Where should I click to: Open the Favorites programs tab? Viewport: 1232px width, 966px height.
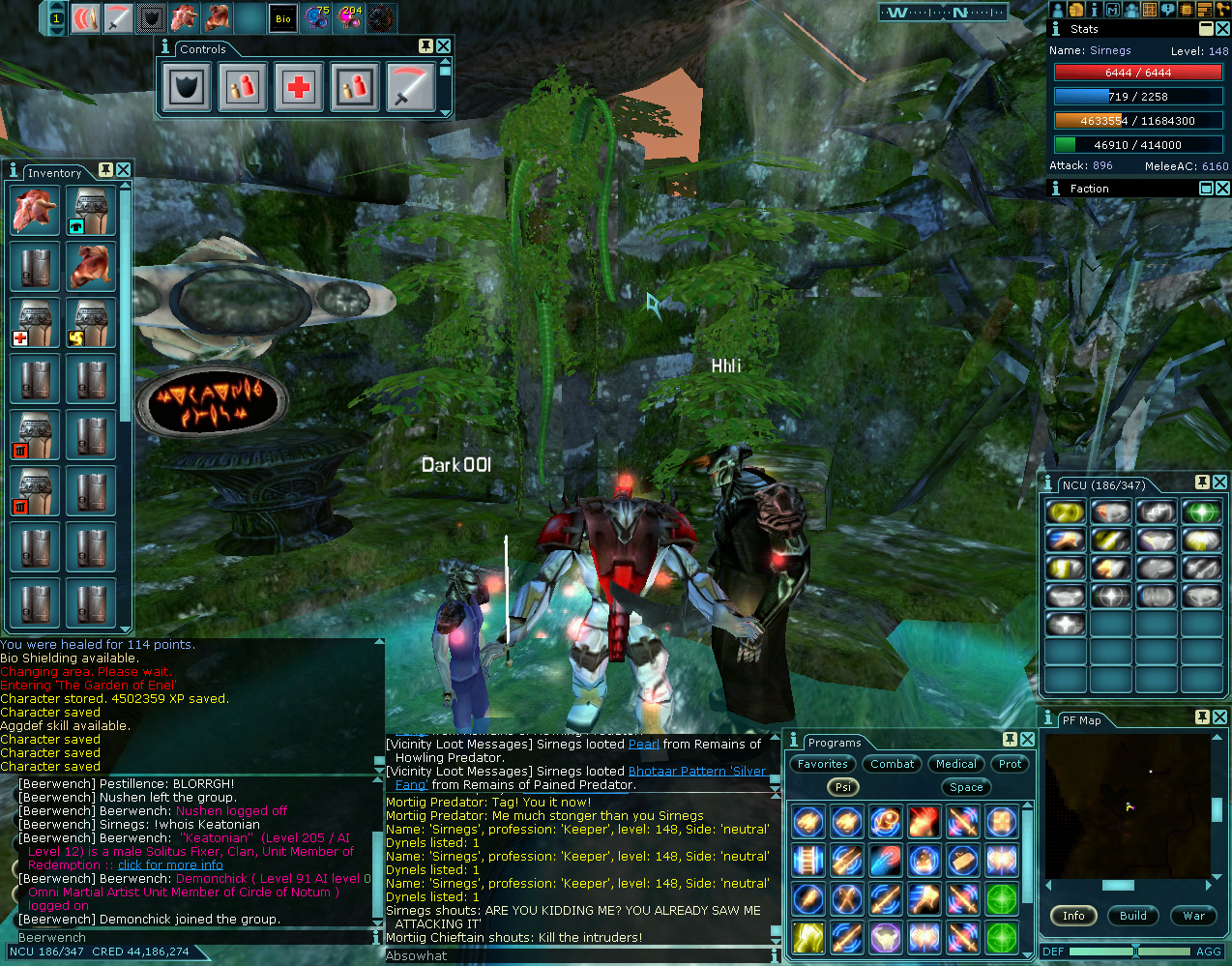(823, 764)
